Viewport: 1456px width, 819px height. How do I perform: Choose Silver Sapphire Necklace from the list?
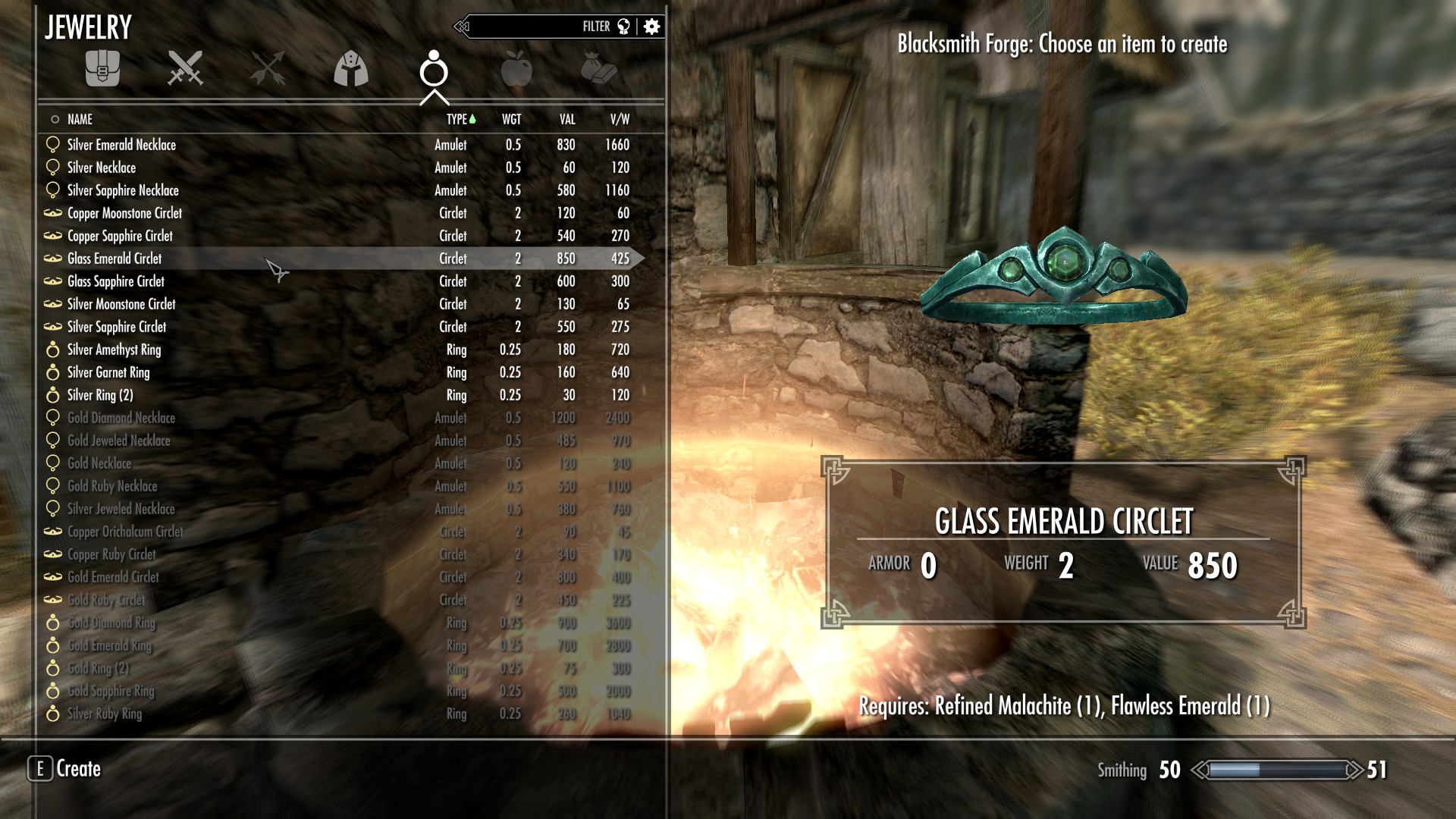click(x=123, y=190)
